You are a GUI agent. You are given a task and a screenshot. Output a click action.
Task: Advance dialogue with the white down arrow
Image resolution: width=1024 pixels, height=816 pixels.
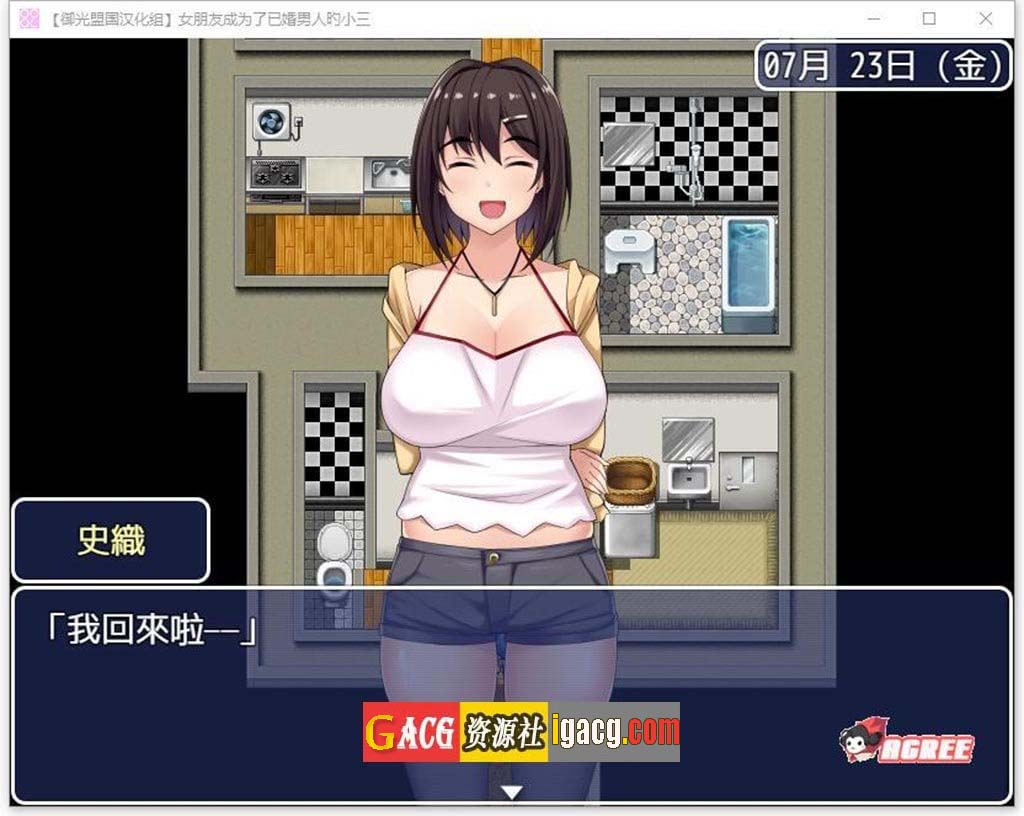point(512,792)
